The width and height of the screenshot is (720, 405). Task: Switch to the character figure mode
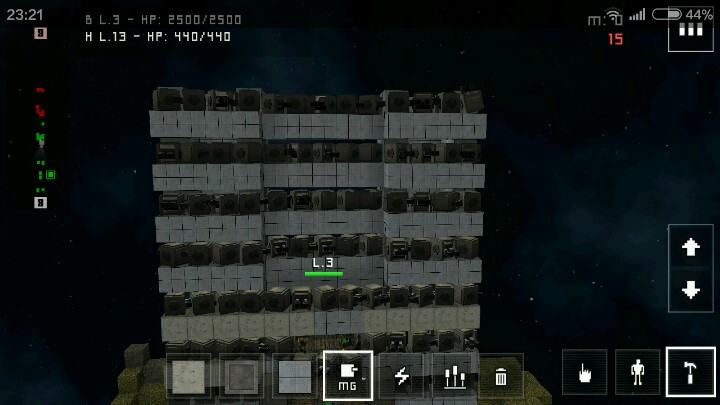638,372
